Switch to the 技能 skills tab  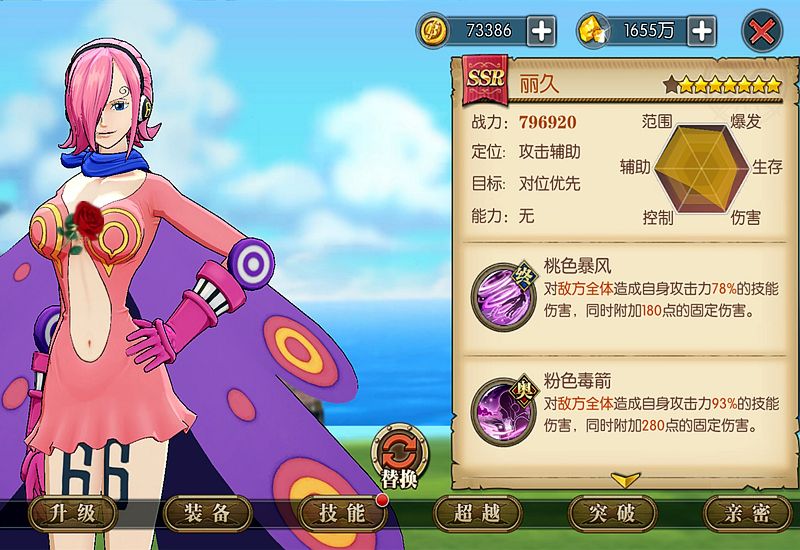click(x=343, y=514)
